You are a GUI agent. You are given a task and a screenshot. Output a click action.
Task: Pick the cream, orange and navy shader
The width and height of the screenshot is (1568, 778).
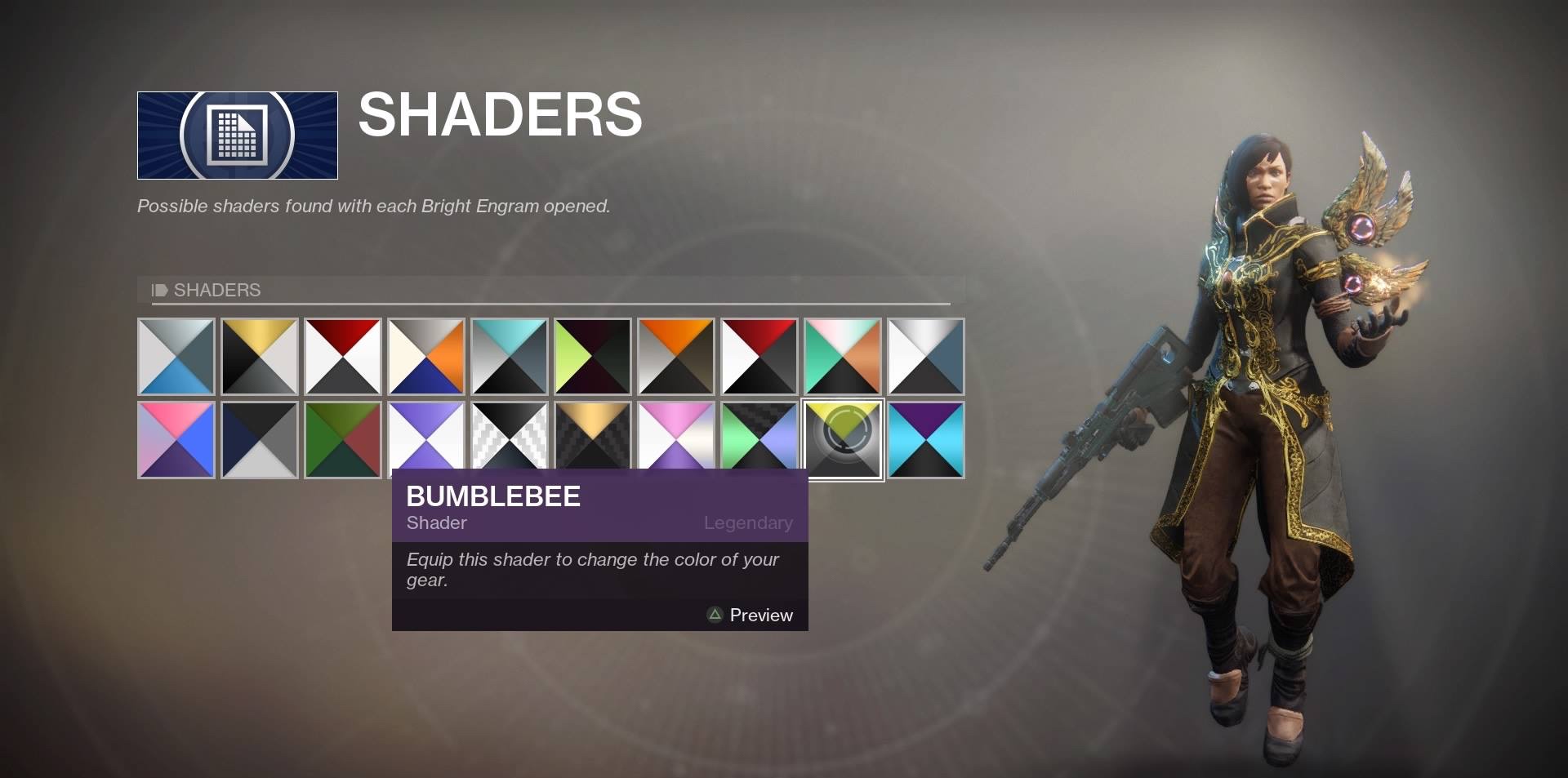426,357
